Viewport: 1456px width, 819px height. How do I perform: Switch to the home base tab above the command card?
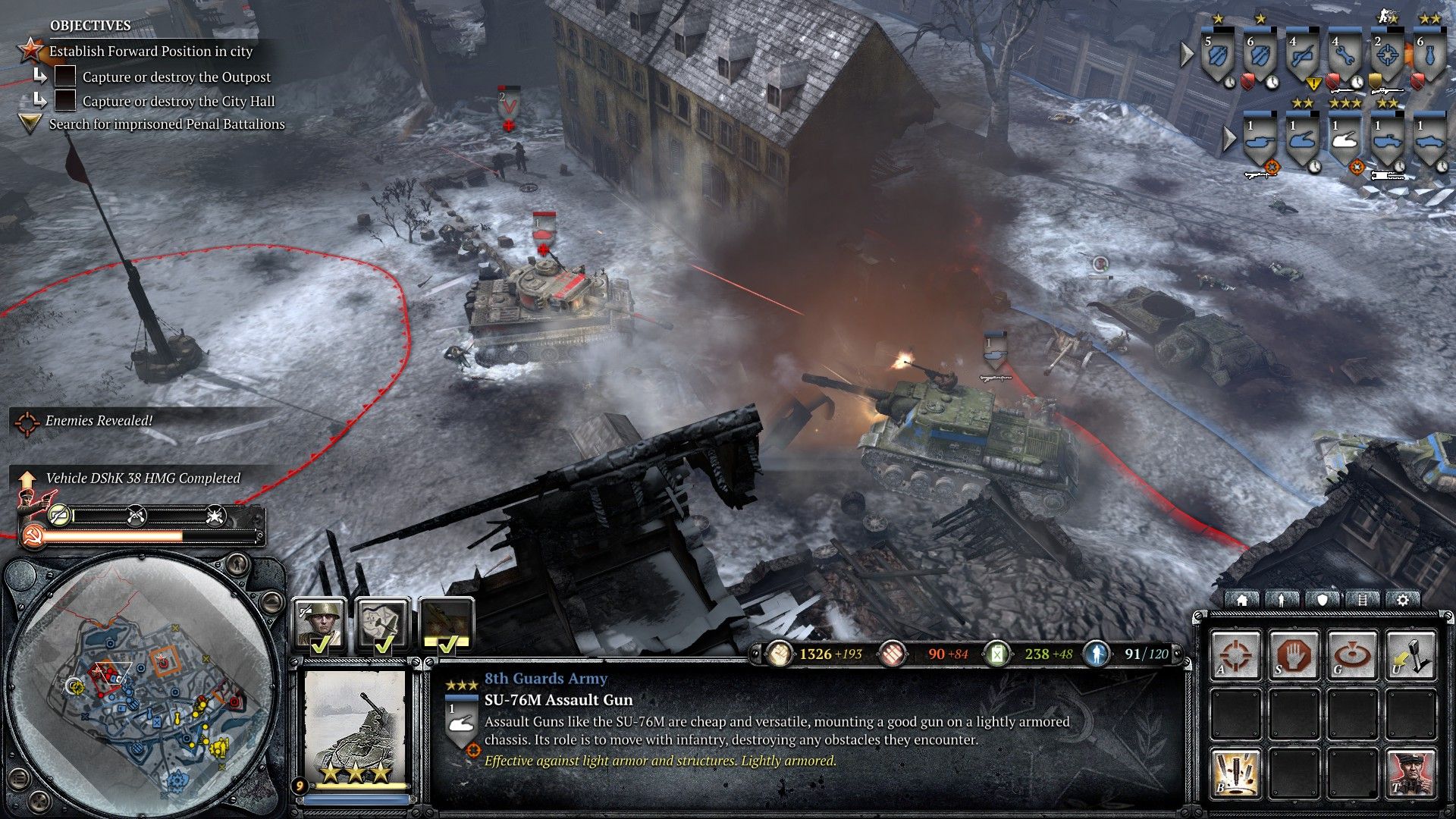[1243, 601]
